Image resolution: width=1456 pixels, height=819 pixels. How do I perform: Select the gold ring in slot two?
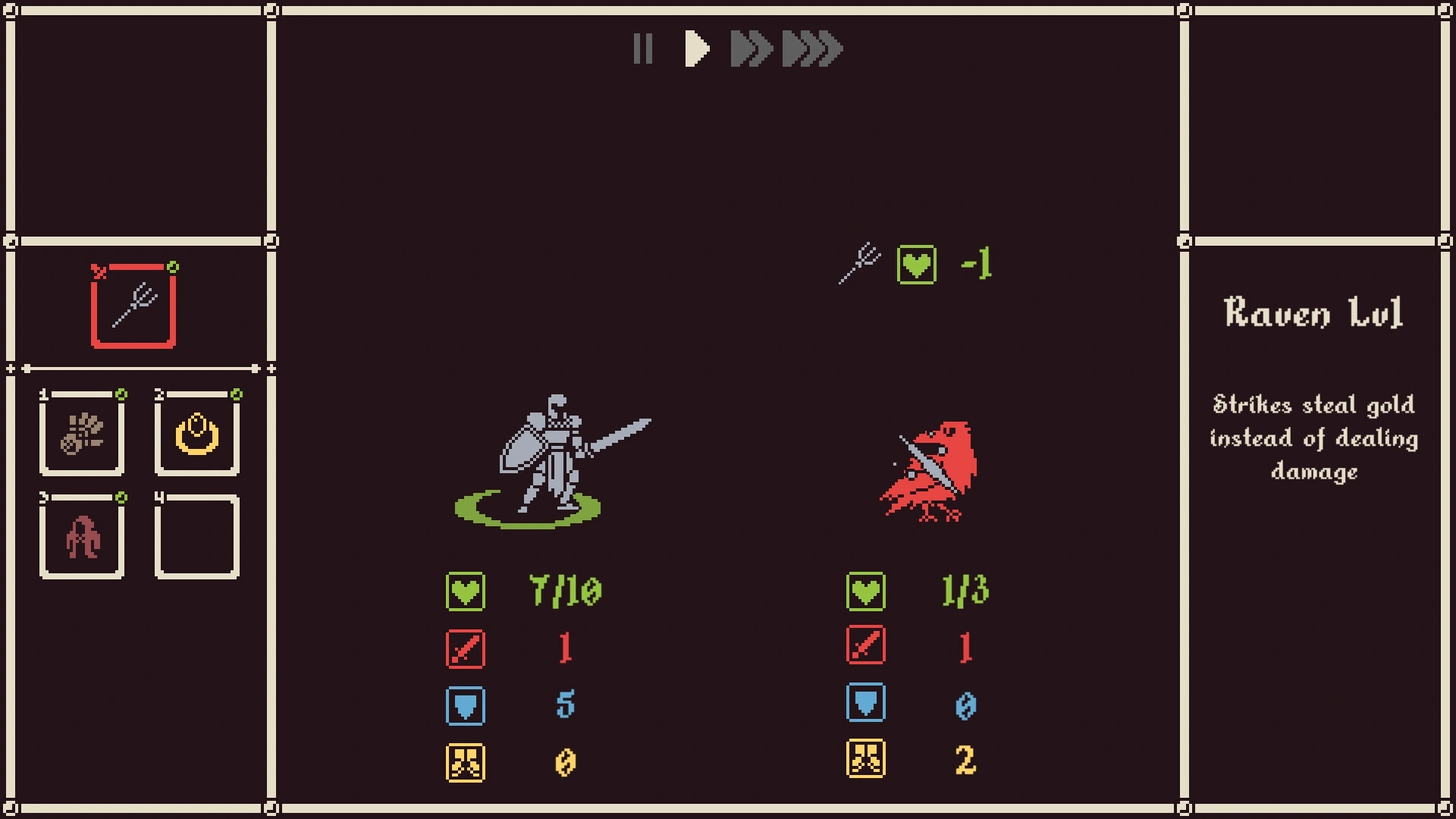(x=197, y=434)
